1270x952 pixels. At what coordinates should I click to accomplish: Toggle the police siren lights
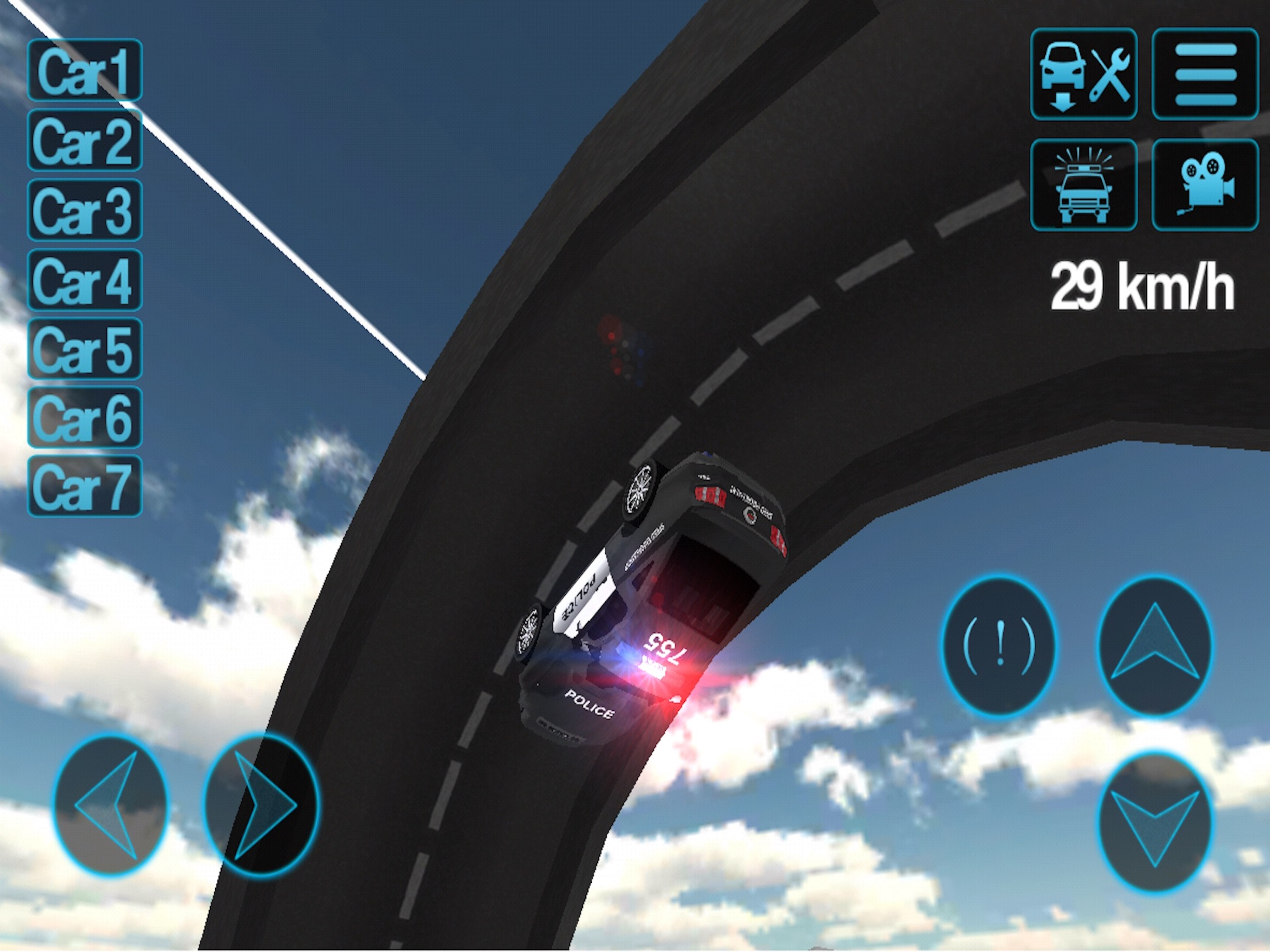[x=1084, y=185]
